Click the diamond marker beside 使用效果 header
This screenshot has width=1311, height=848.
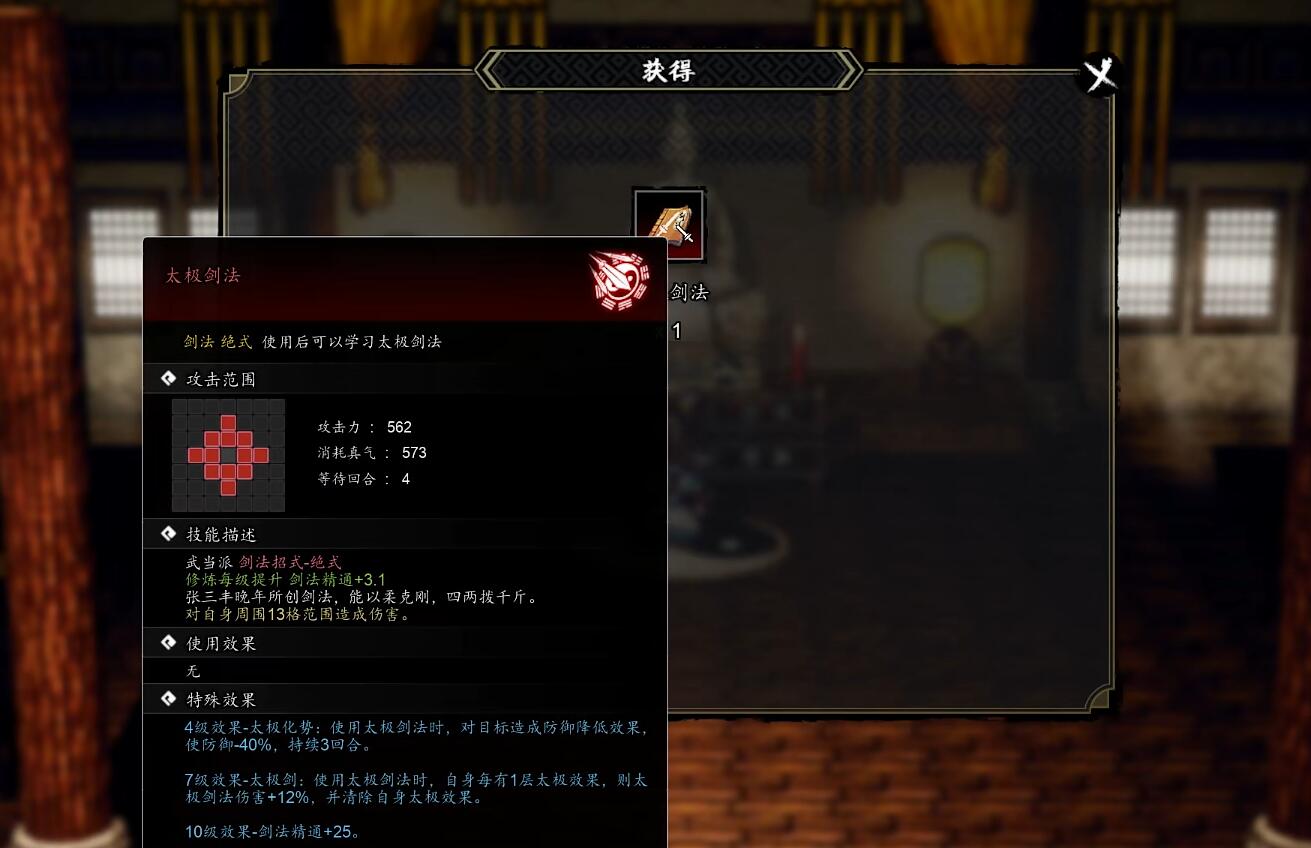169,643
